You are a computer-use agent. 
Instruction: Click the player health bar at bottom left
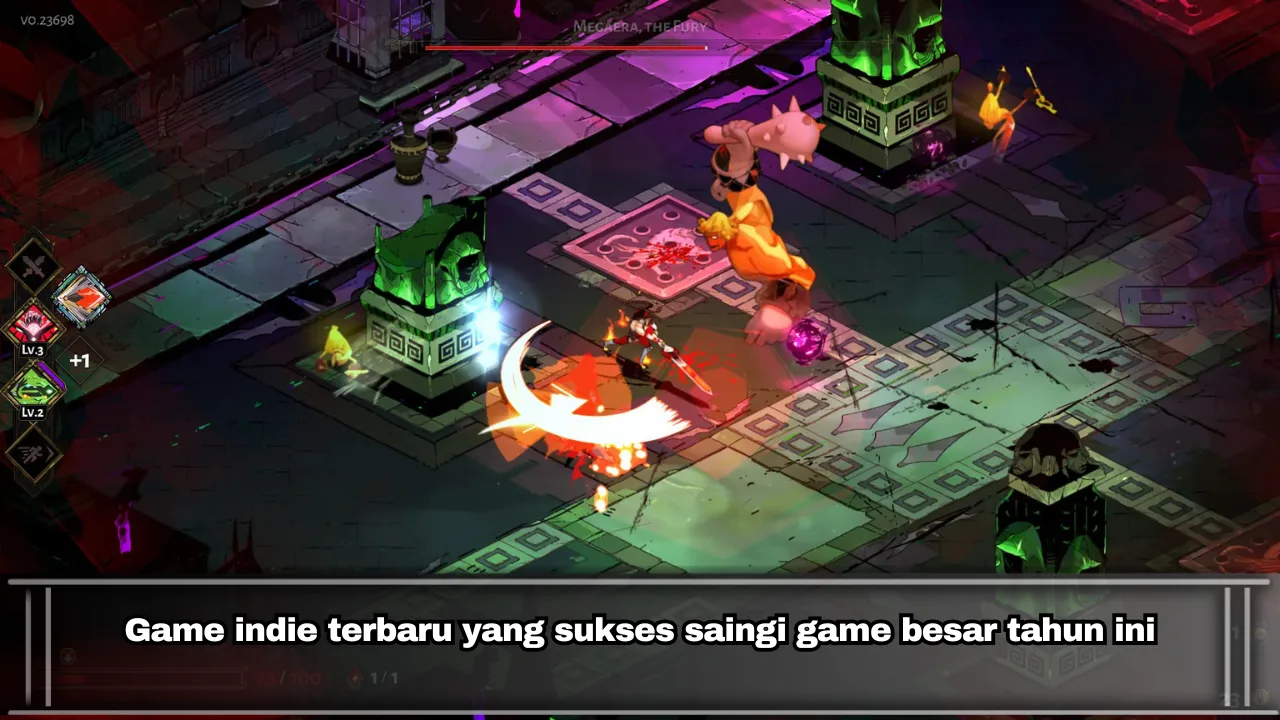(150, 677)
